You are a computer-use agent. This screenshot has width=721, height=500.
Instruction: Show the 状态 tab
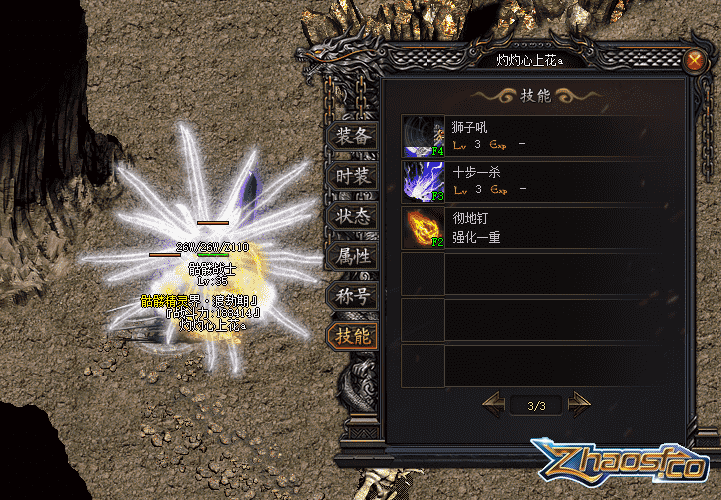(352, 216)
